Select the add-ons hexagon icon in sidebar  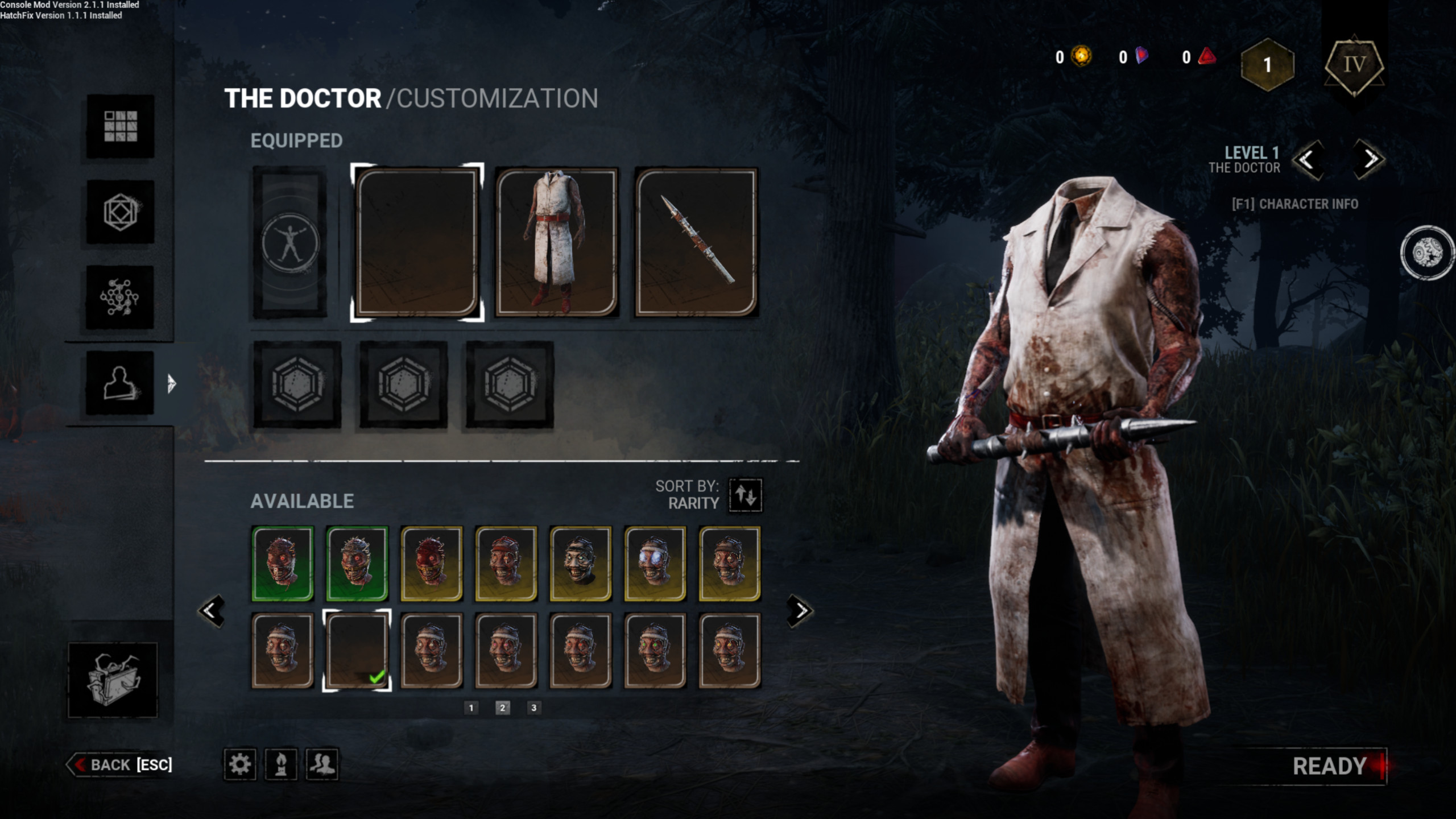119,213
